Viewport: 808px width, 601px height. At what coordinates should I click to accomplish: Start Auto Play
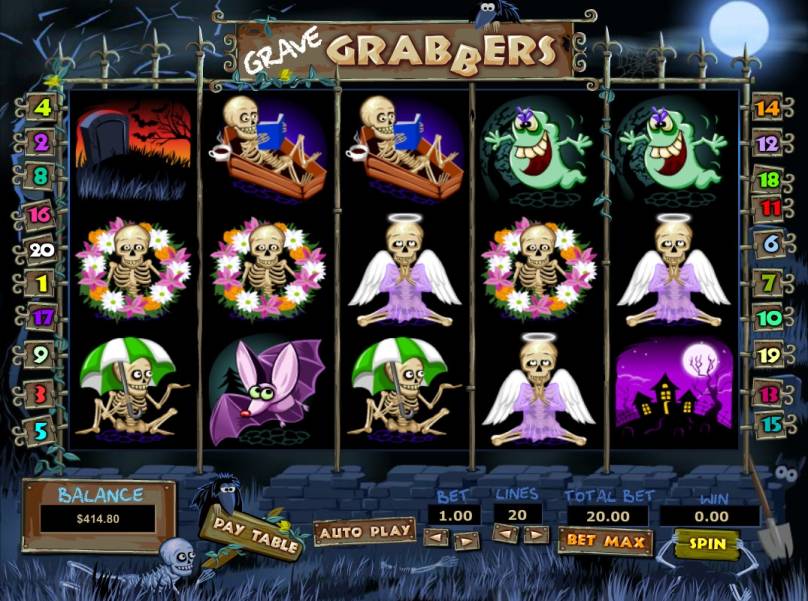pos(365,531)
